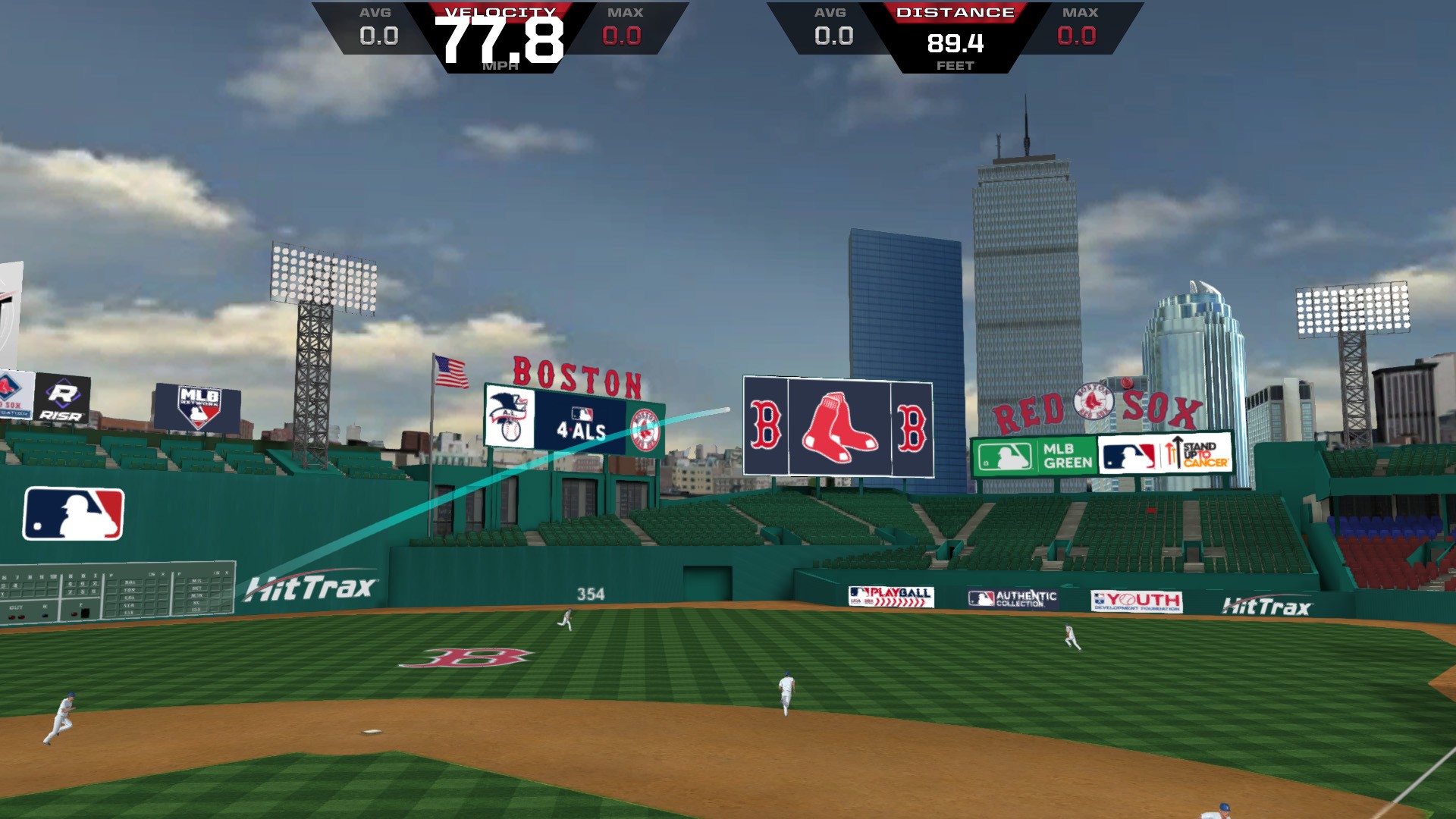Toggle the VELOCITY display header
Viewport: 1456px width, 819px height.
click(500, 11)
